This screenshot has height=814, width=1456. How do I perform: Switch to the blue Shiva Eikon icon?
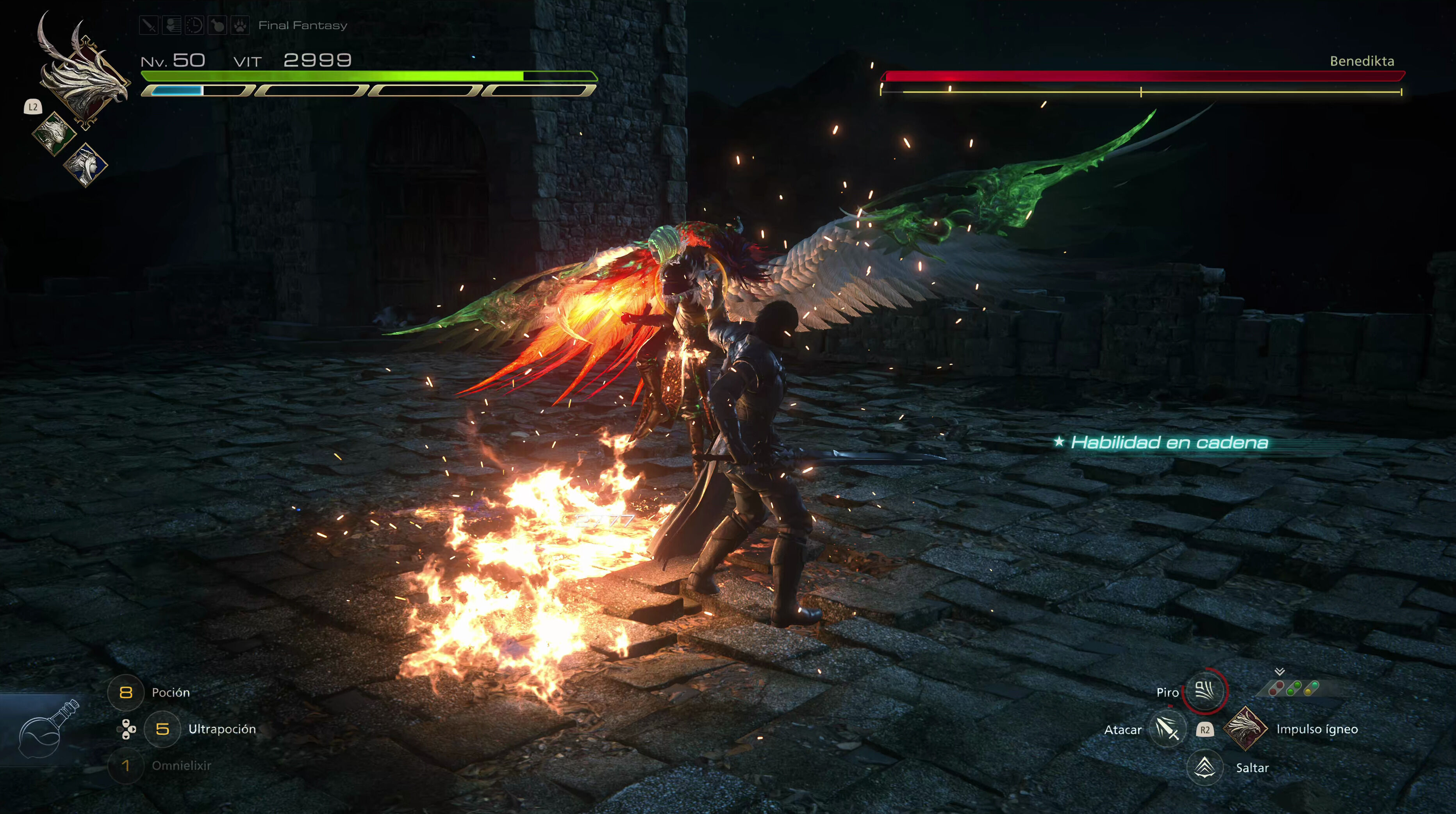[x=86, y=164]
